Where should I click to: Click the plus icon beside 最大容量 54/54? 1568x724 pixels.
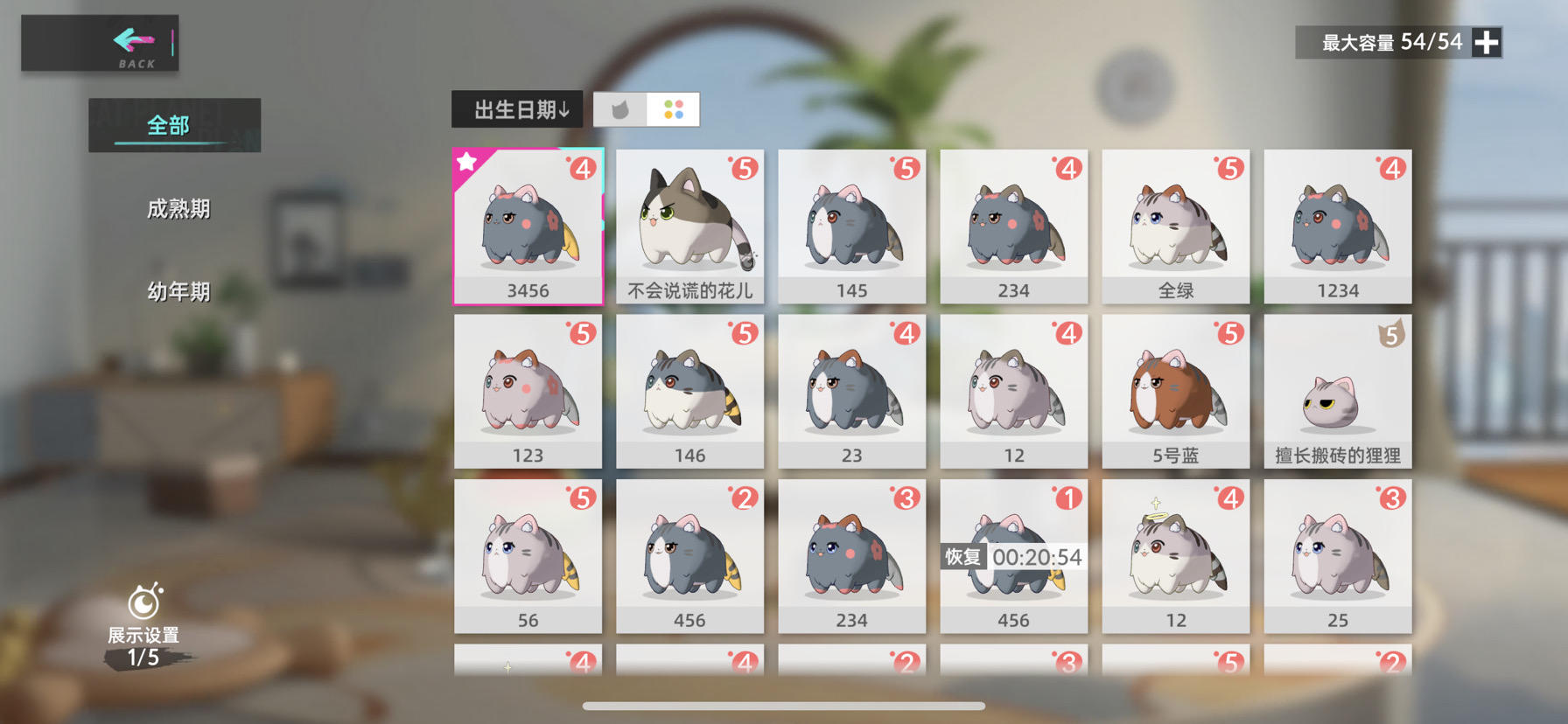(1485, 41)
